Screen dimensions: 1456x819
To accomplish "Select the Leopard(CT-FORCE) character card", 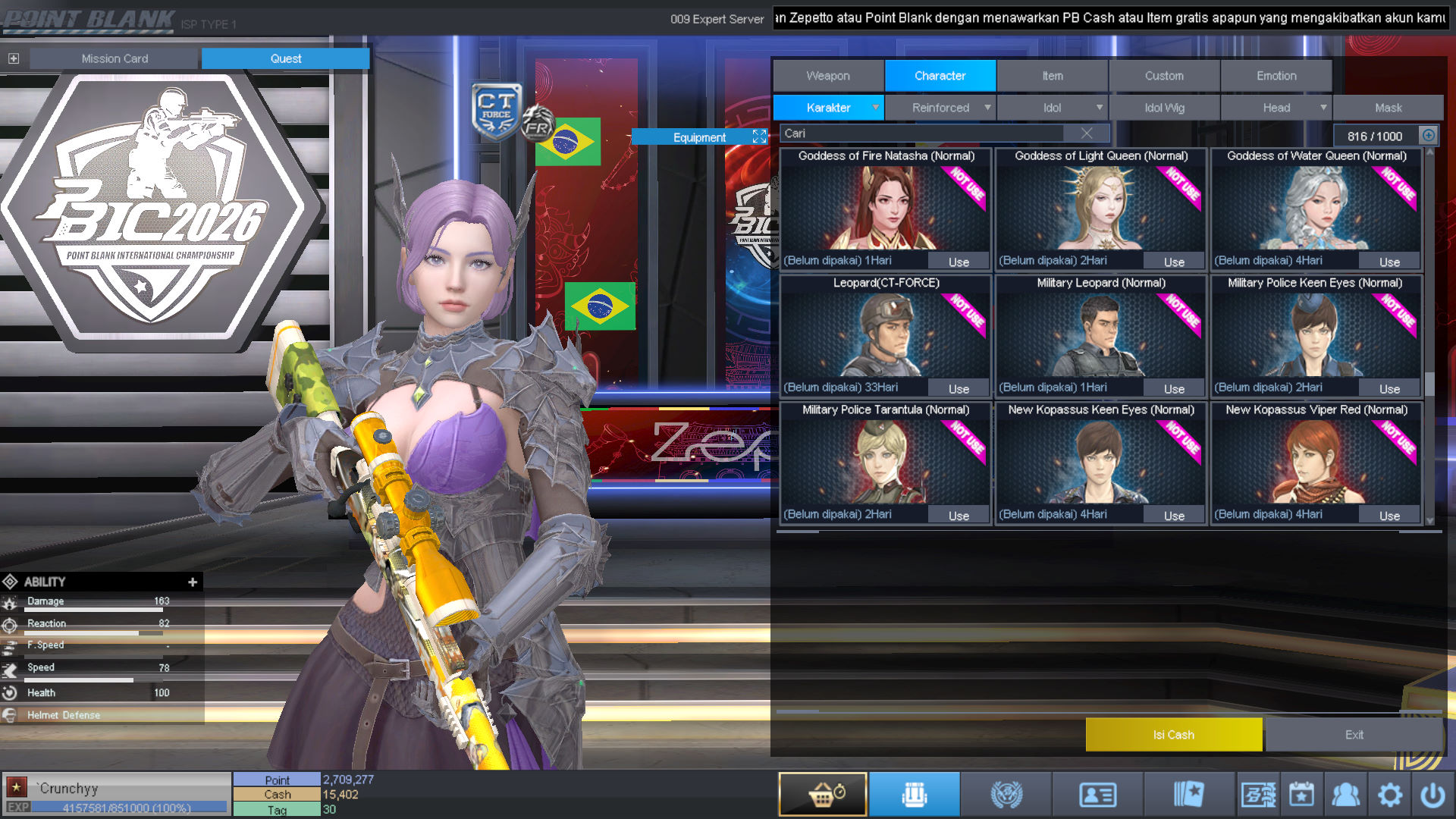I will pos(886,334).
